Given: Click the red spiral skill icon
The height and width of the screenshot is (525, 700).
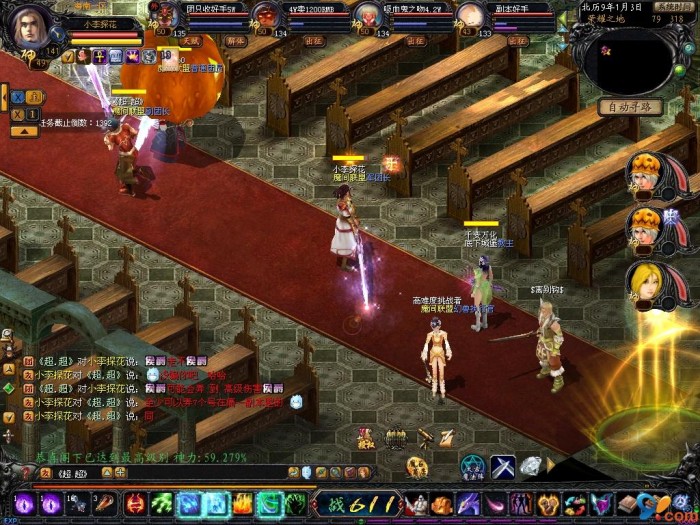Looking at the screenshot, I should coord(135,503).
